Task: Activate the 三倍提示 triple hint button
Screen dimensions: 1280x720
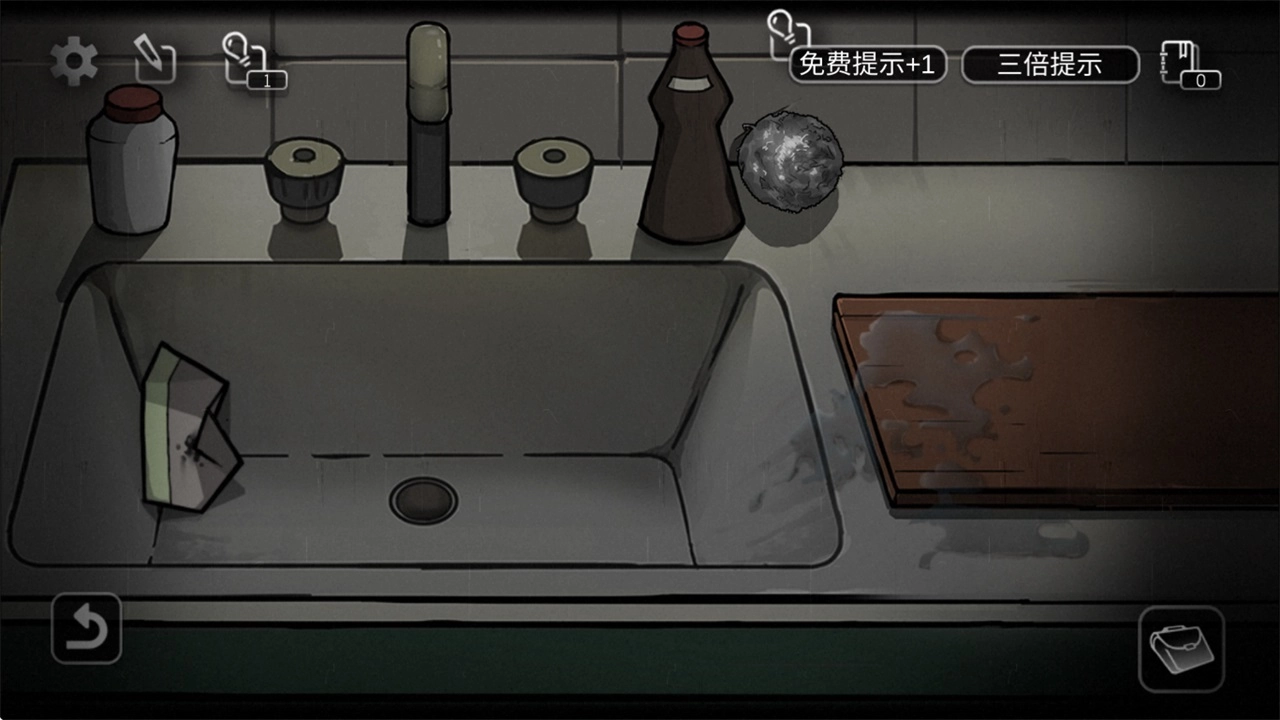Action: [x=1050, y=65]
